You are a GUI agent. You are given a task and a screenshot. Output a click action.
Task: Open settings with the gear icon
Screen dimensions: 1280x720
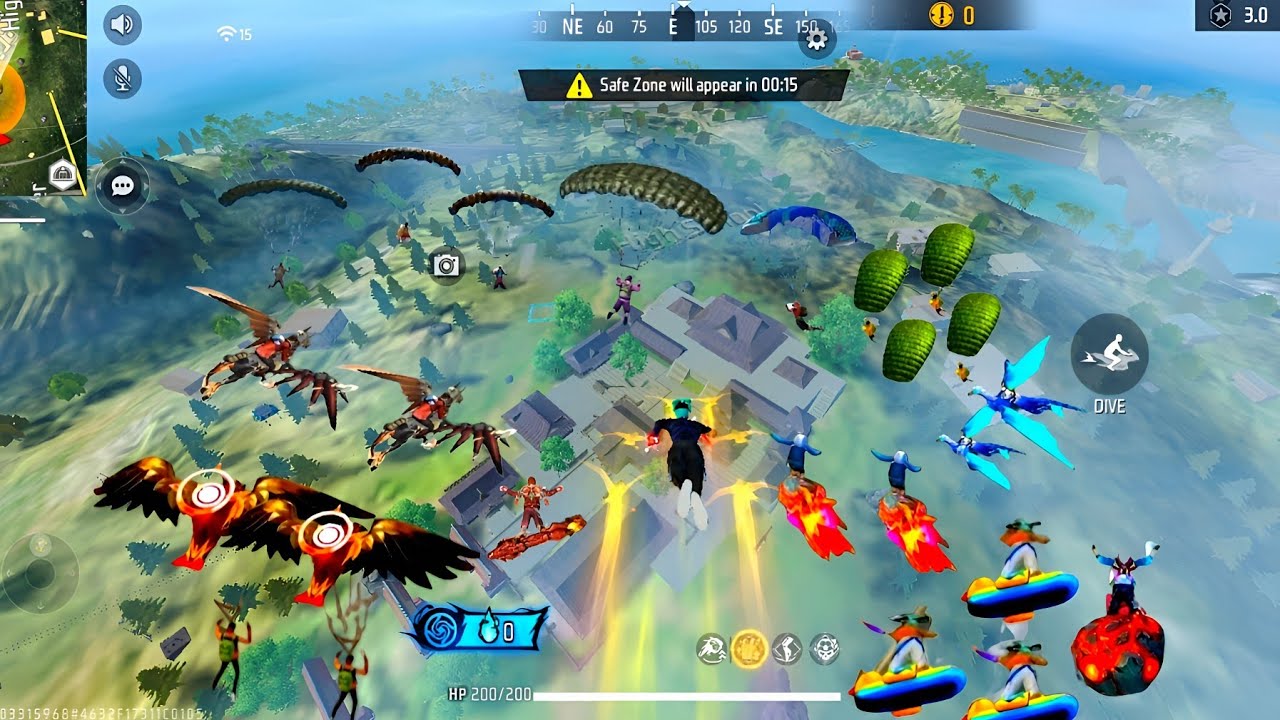coord(816,39)
